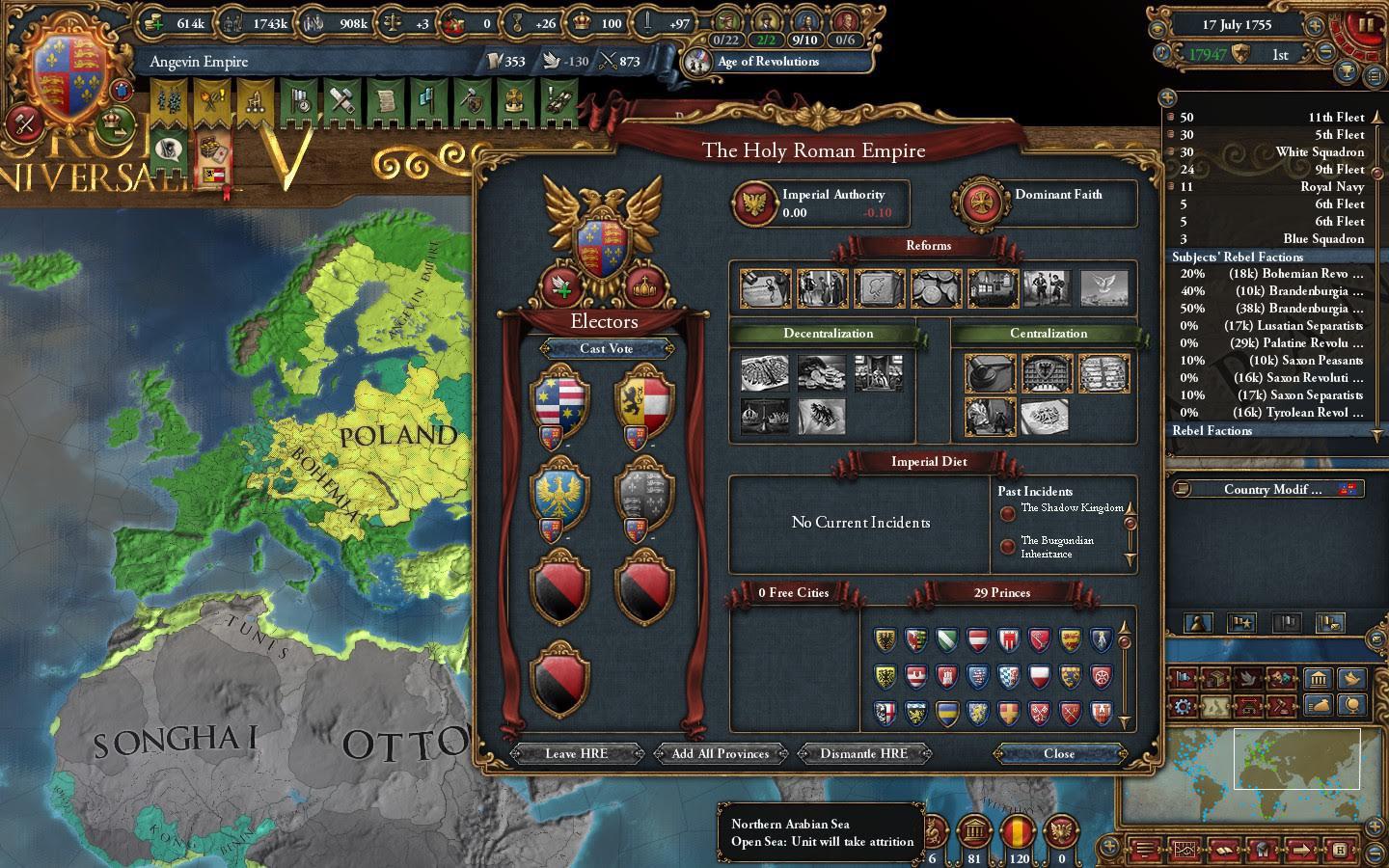Viewport: 1389px width, 868px height.
Task: Select the trade goods mapmode icon
Action: point(1215,680)
